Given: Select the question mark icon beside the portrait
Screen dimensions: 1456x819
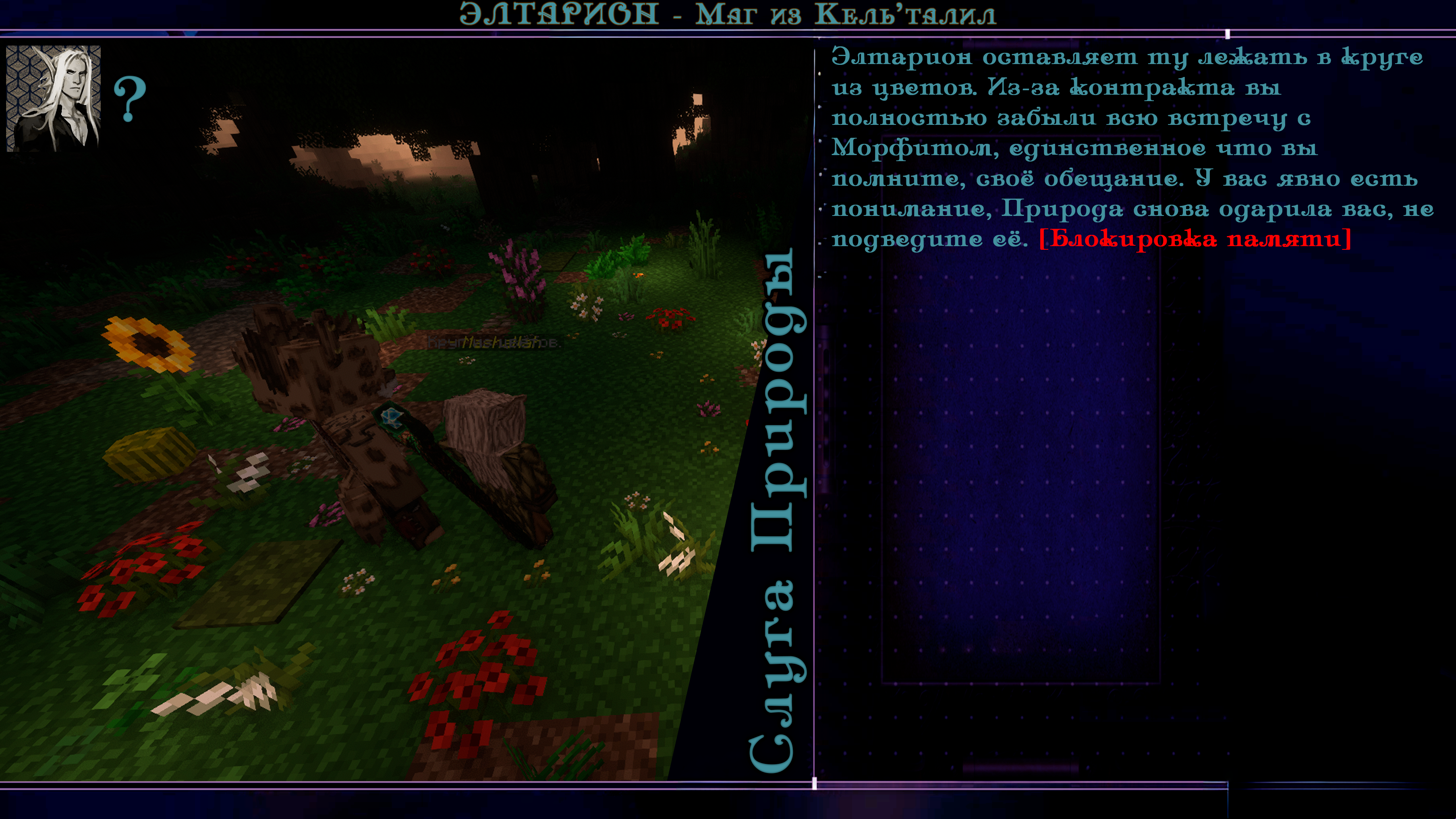Looking at the screenshot, I should (x=130, y=99).
